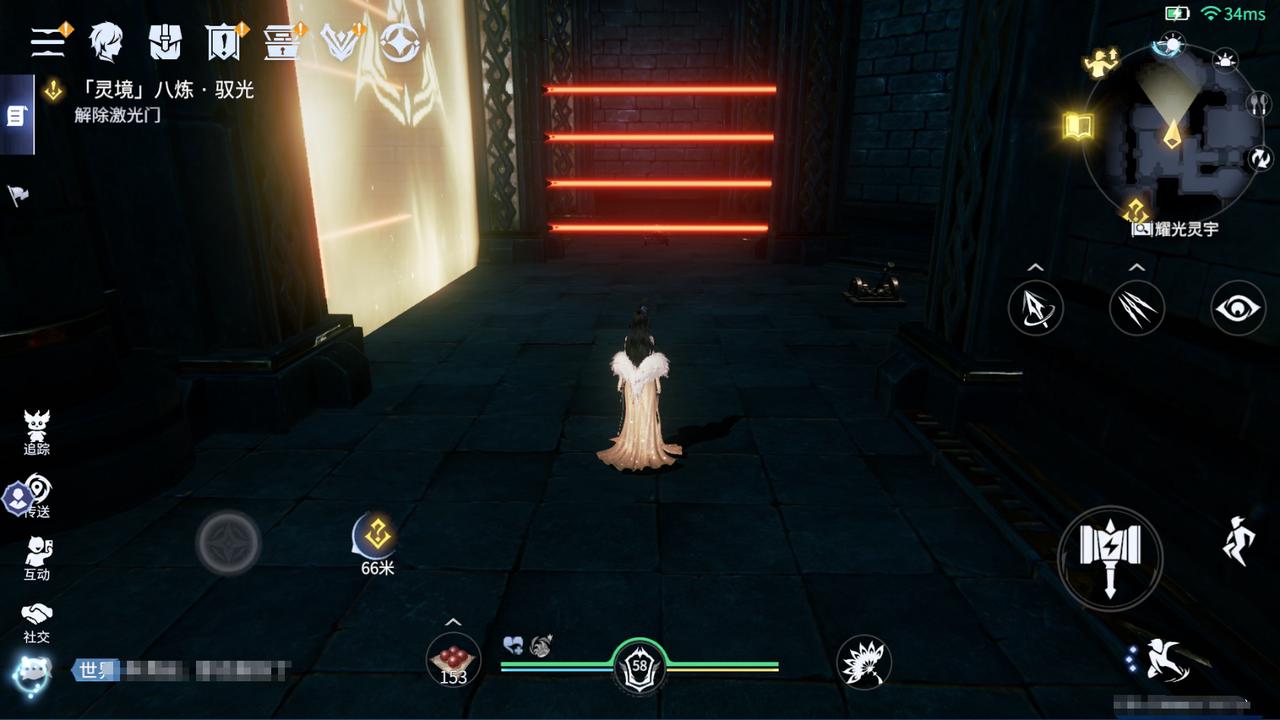Use the red berry food item
This screenshot has height=720, width=1280.
453,660
